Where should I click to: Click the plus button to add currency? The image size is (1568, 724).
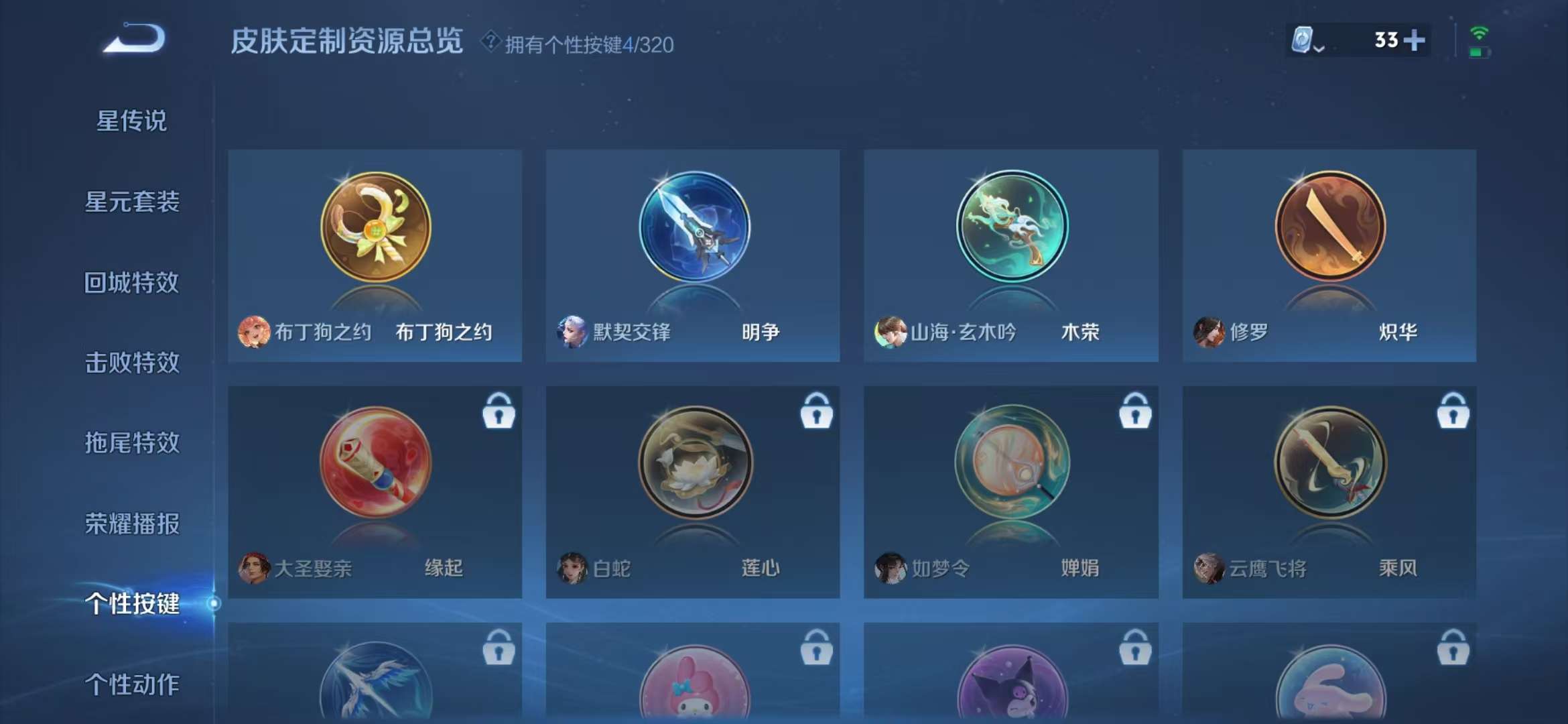1416,41
